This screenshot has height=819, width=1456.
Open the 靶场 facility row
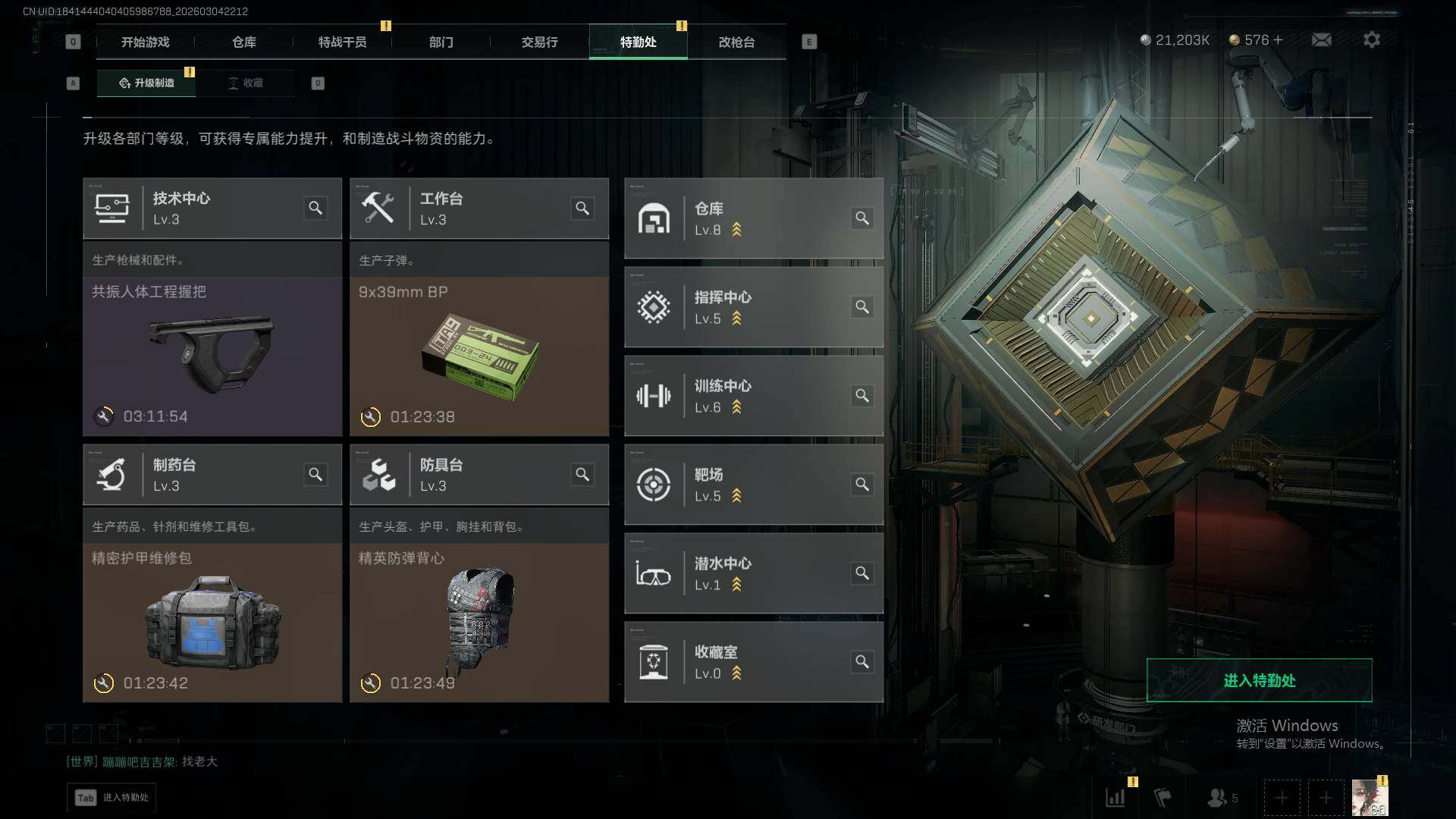point(753,485)
